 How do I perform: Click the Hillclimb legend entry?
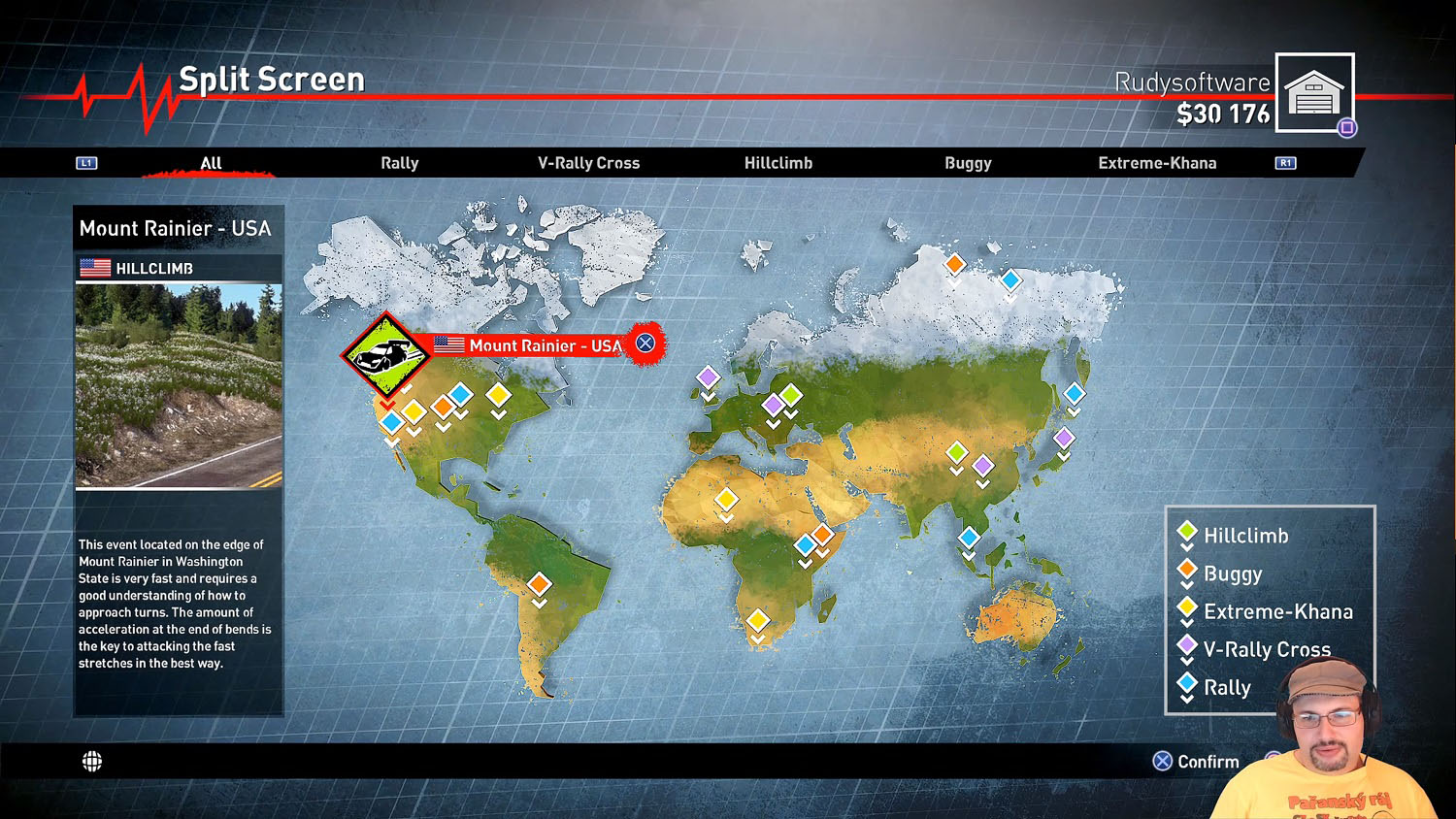[x=1245, y=536]
